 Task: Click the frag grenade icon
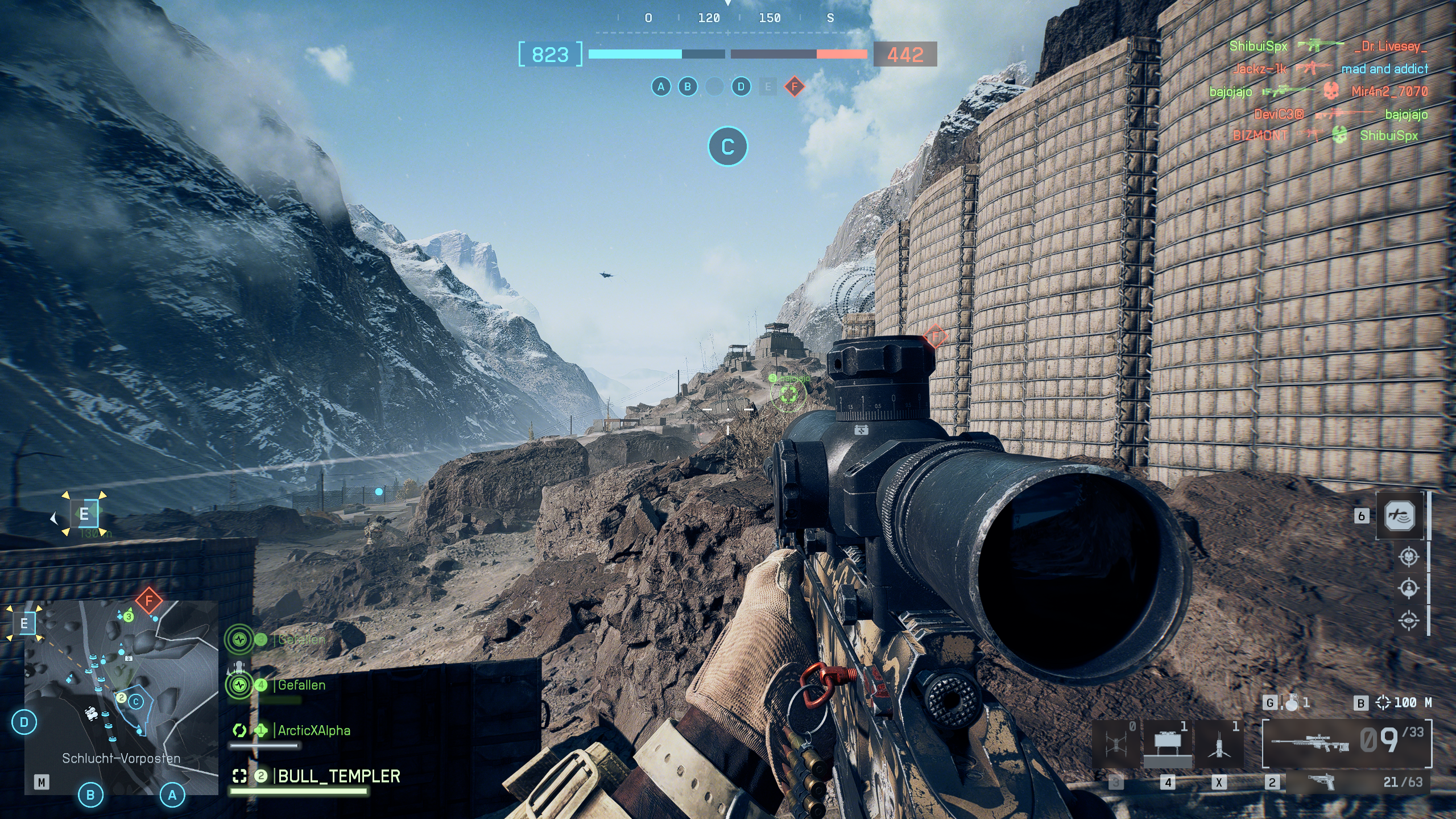[1292, 702]
